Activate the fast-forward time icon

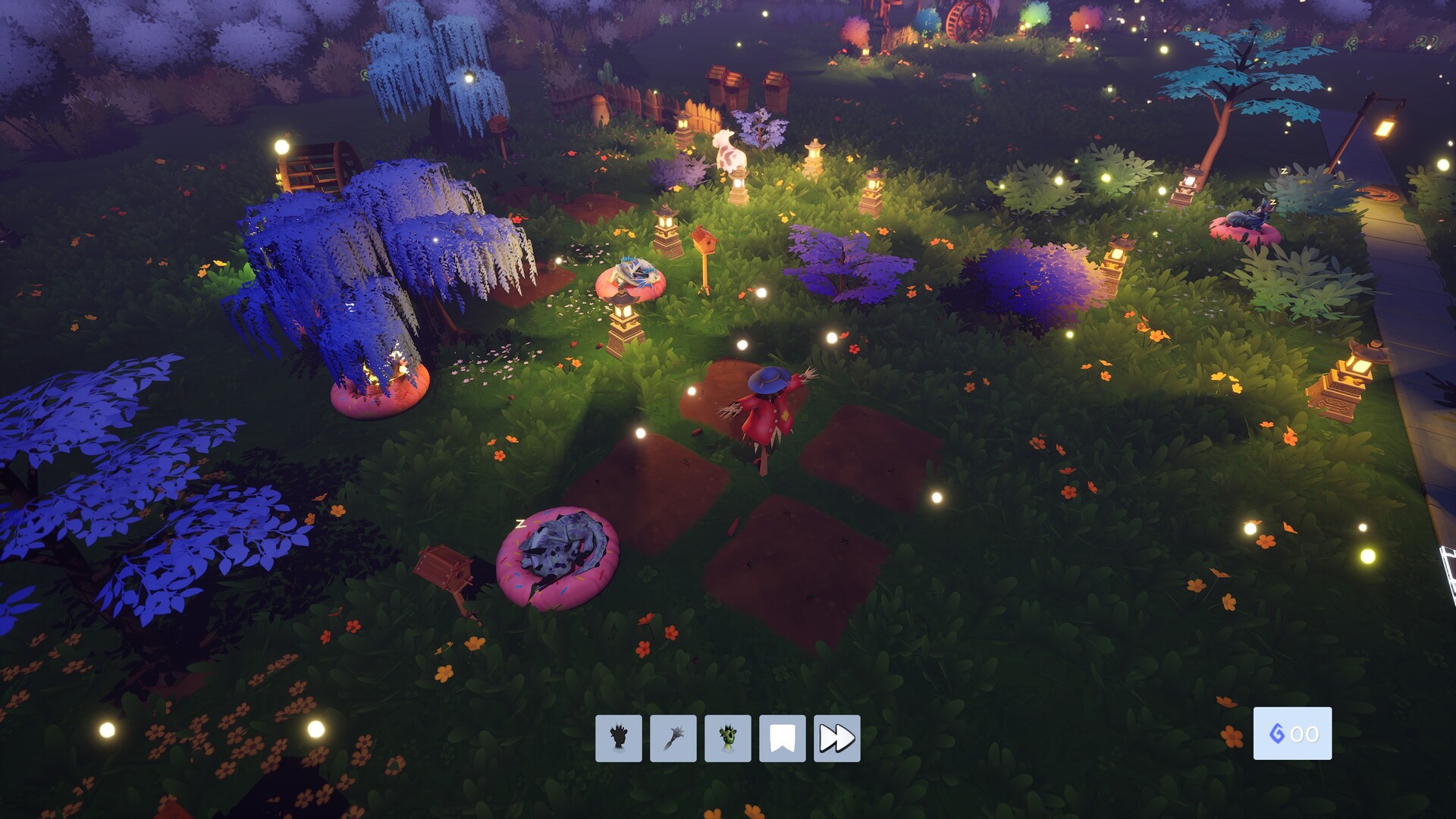click(837, 736)
